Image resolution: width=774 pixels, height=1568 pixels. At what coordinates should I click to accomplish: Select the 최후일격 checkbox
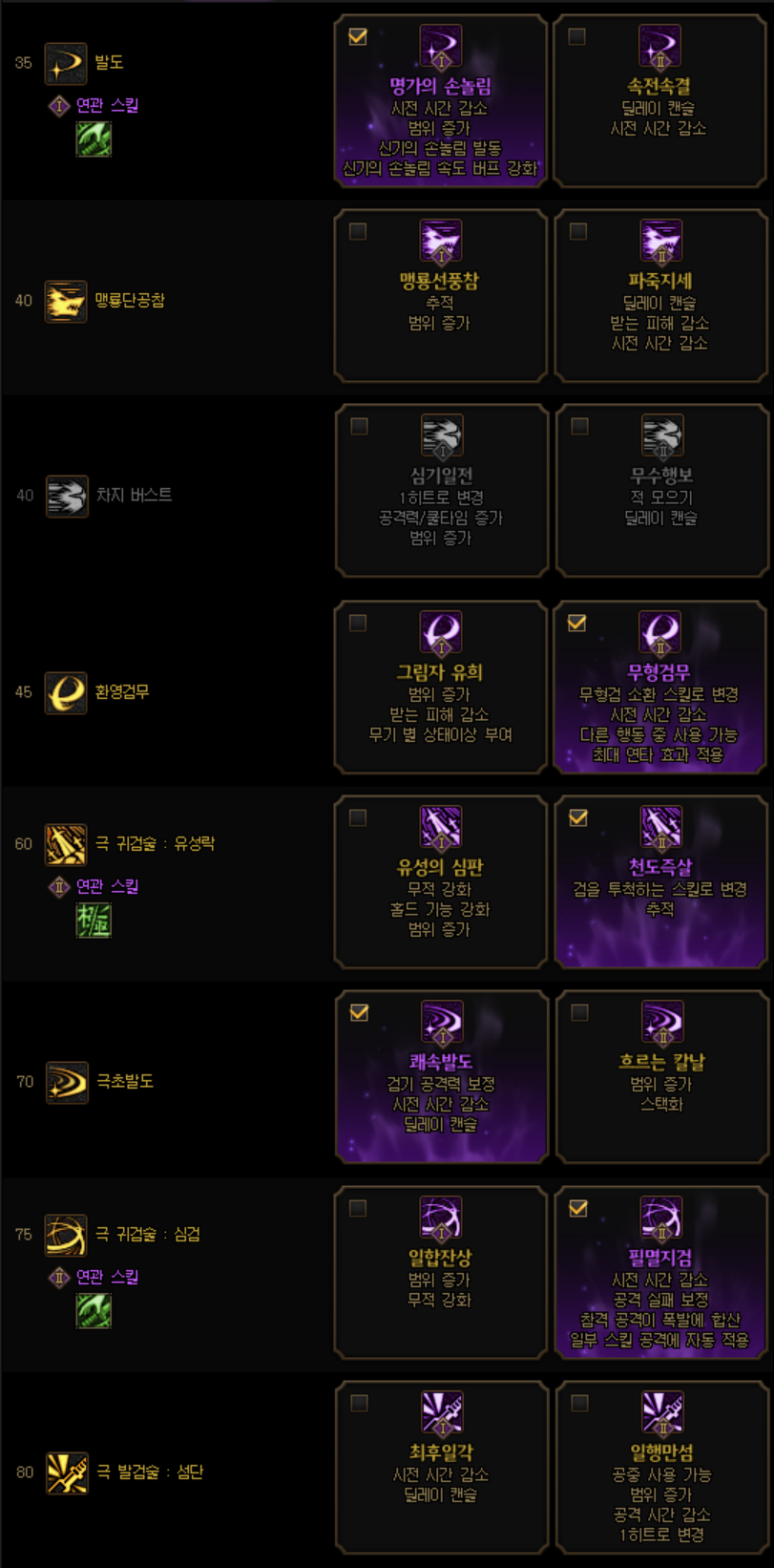point(359,1404)
